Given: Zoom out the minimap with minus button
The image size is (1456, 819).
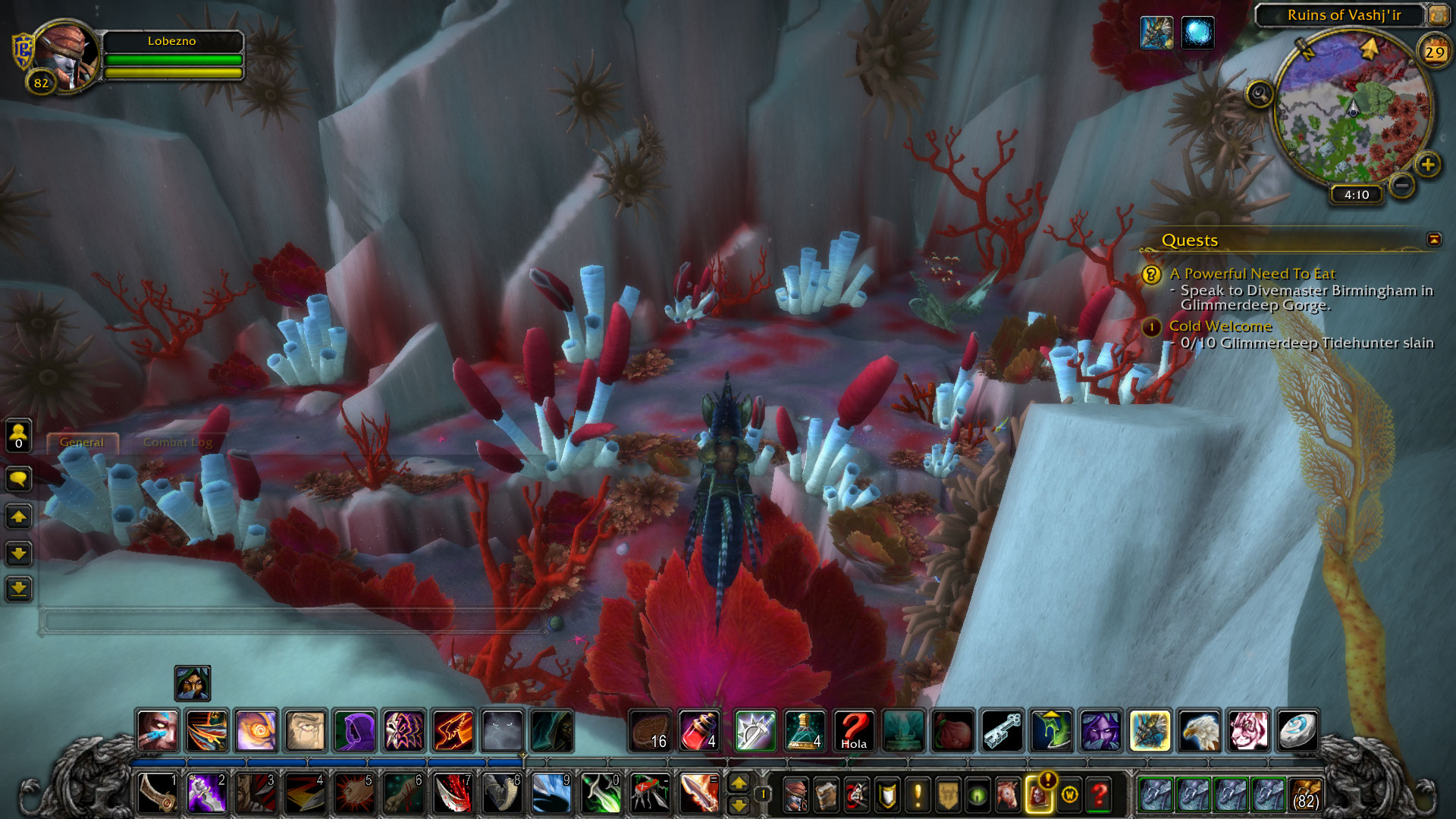Looking at the screenshot, I should 1402,184.
